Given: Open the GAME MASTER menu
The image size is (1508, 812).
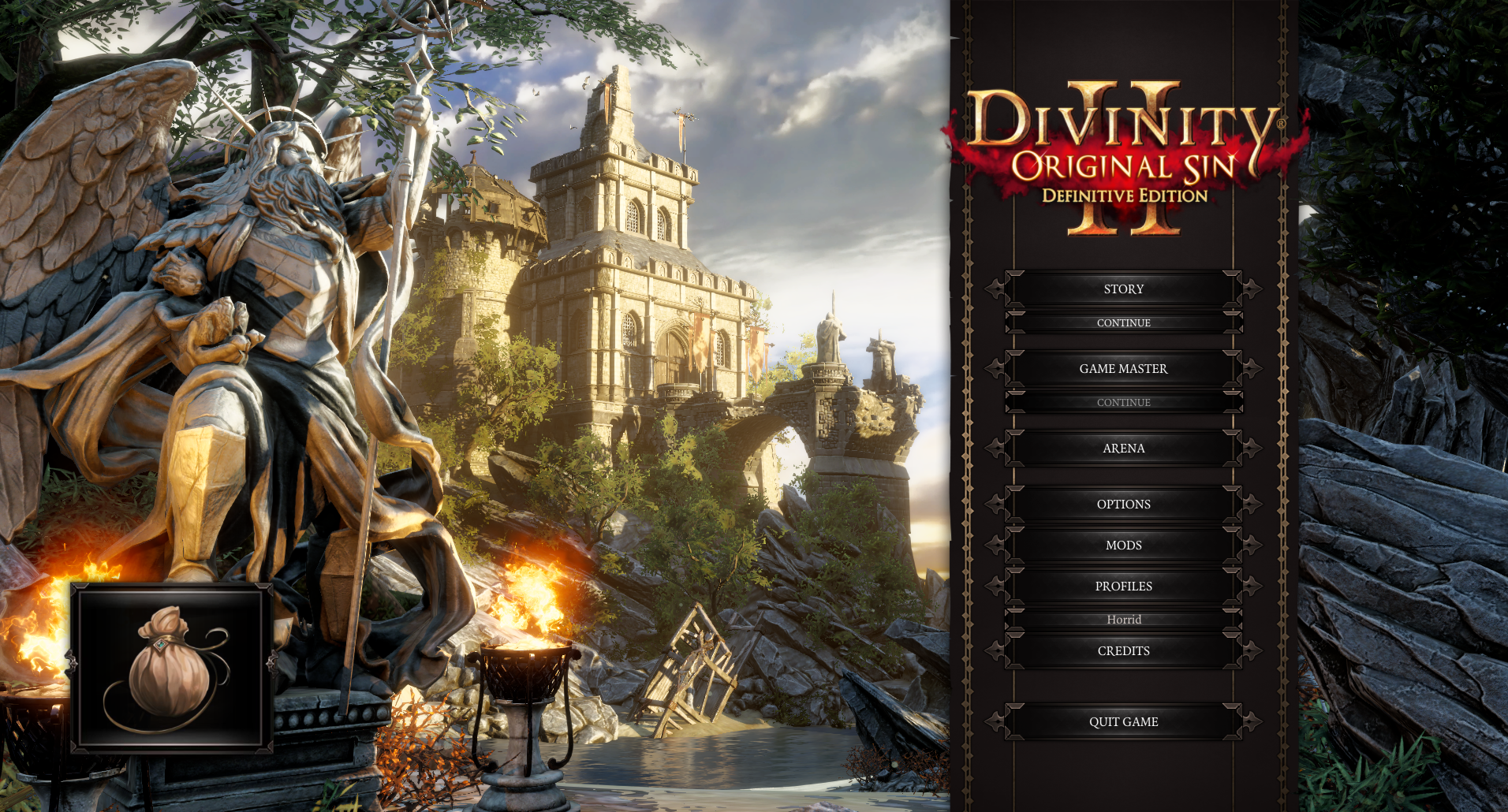Looking at the screenshot, I should 1123,368.
